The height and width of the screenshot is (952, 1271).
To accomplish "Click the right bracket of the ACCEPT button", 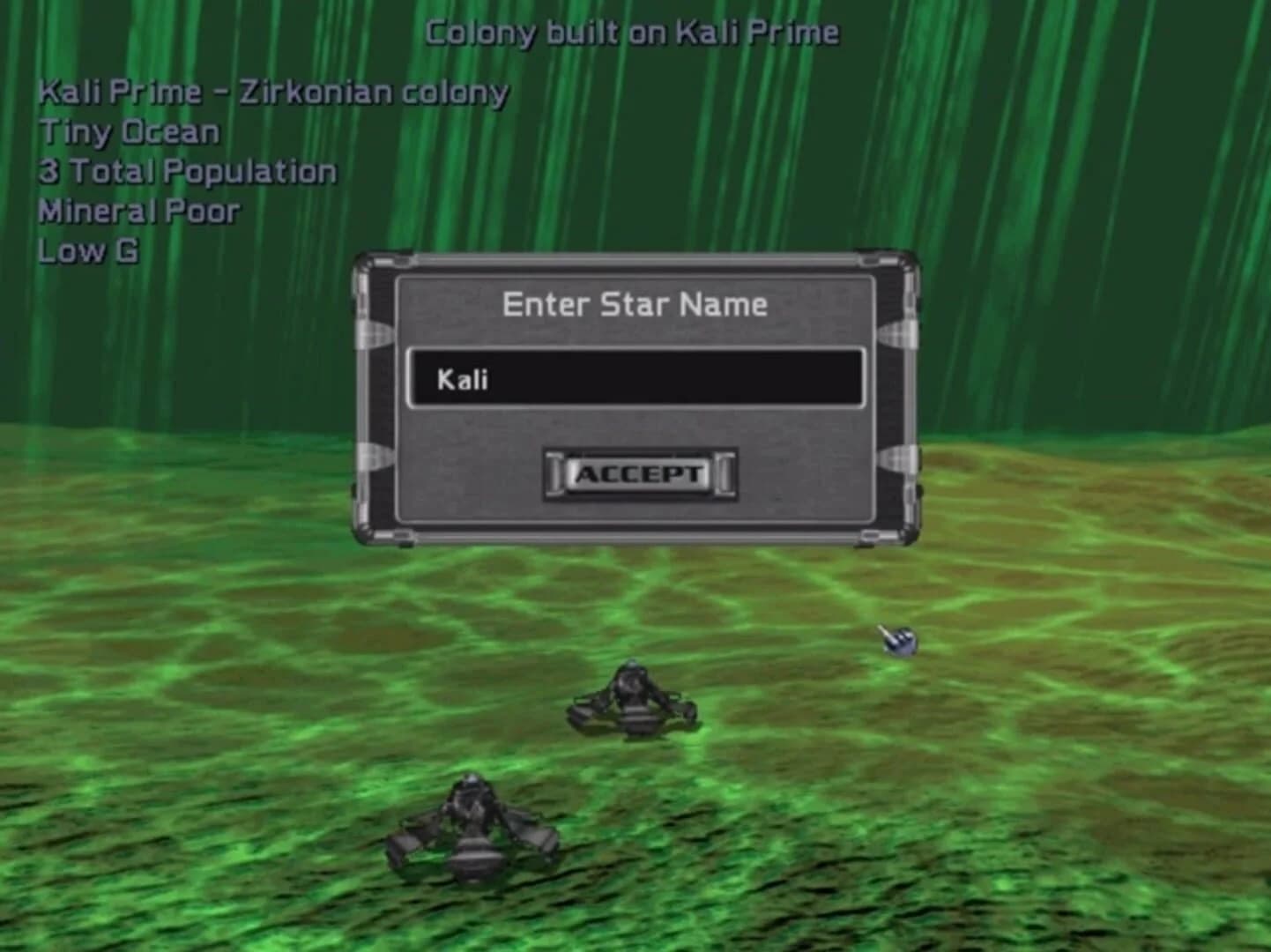I will [x=724, y=472].
